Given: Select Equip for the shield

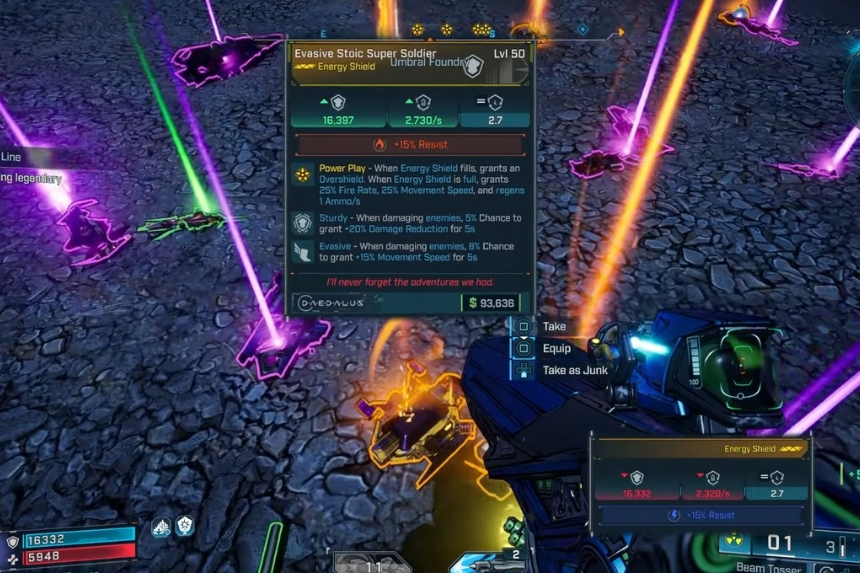Looking at the screenshot, I should click(x=555, y=349).
